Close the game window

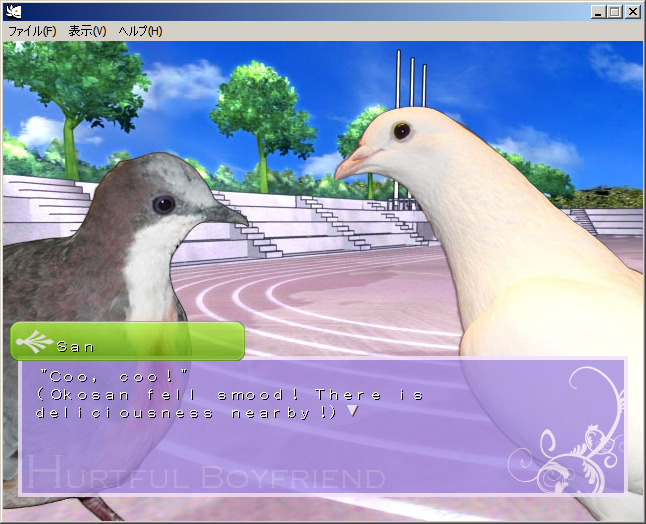632,12
